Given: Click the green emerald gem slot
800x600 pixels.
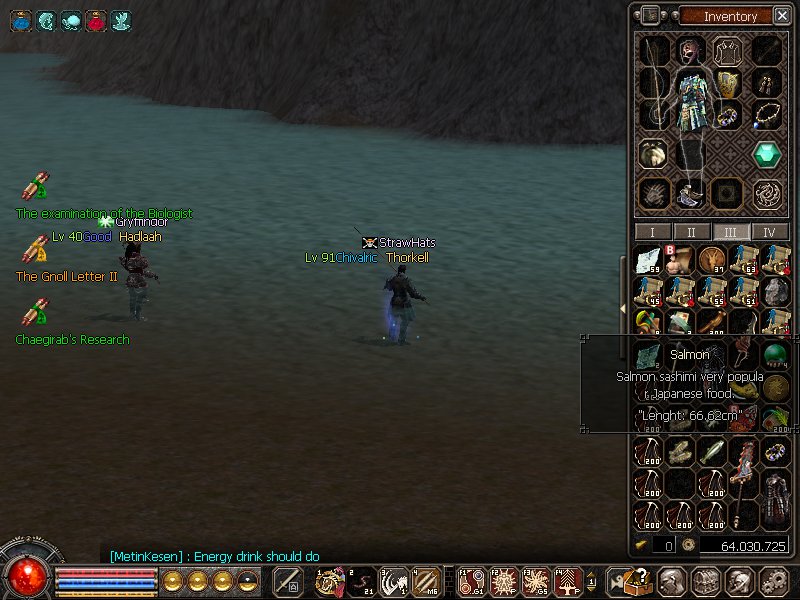Looking at the screenshot, I should click(768, 154).
